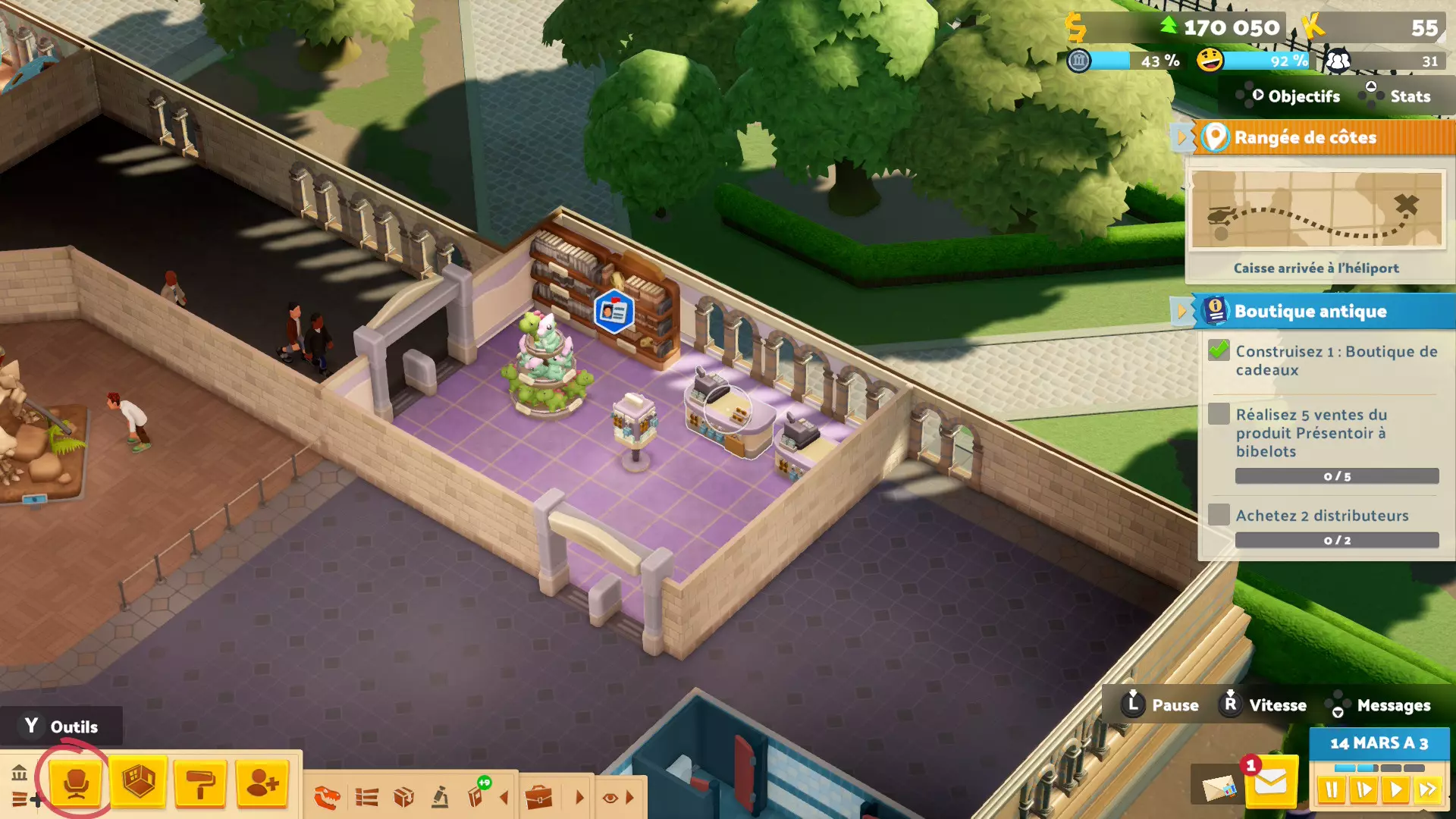The height and width of the screenshot is (819, 1456).
Task: Pause the game speed
Action: pyautogui.click(x=1331, y=790)
